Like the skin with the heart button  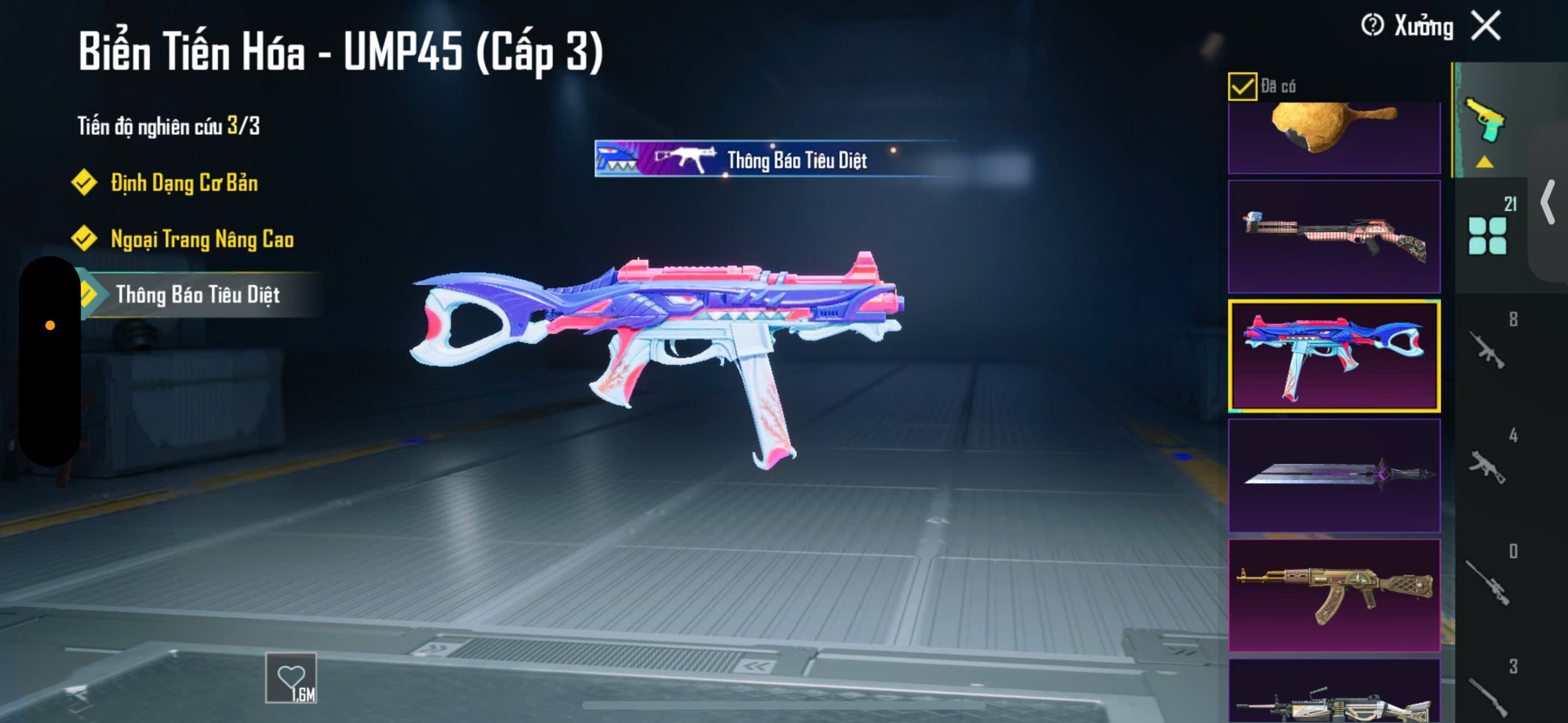coord(291,678)
